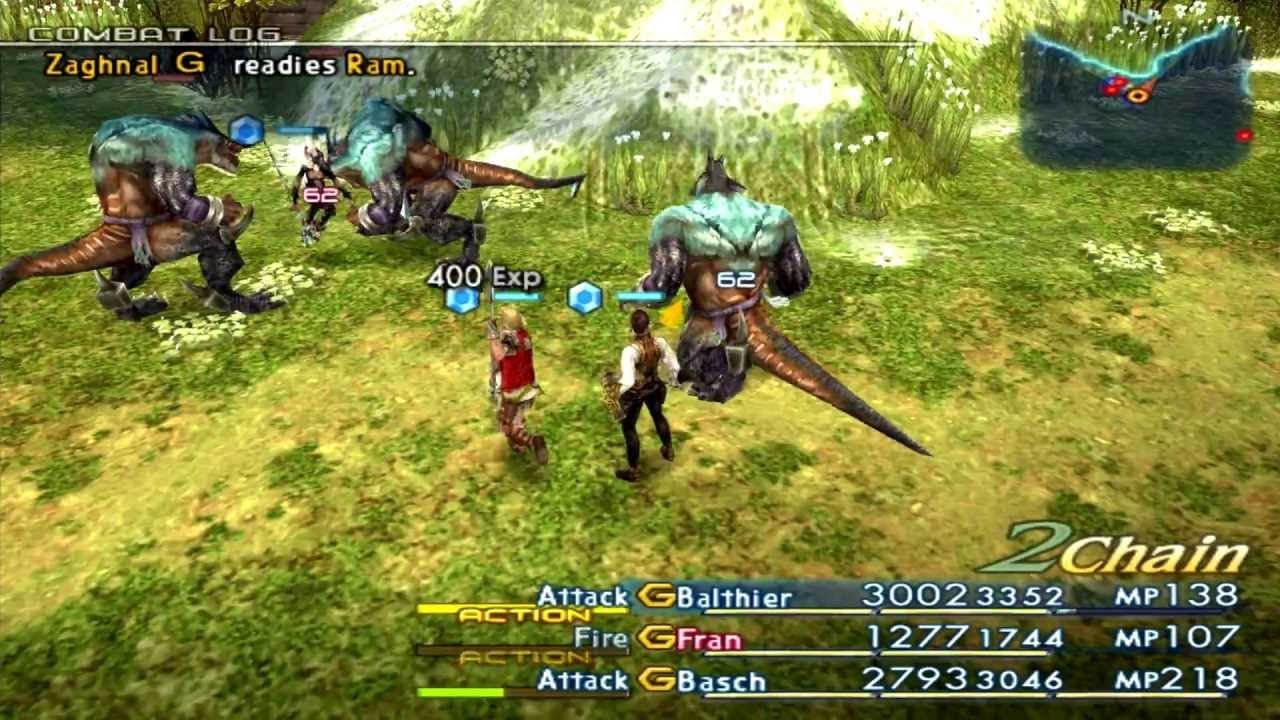Click the 400 Exp popup
This screenshot has width=1280, height=720.
pyautogui.click(x=485, y=272)
